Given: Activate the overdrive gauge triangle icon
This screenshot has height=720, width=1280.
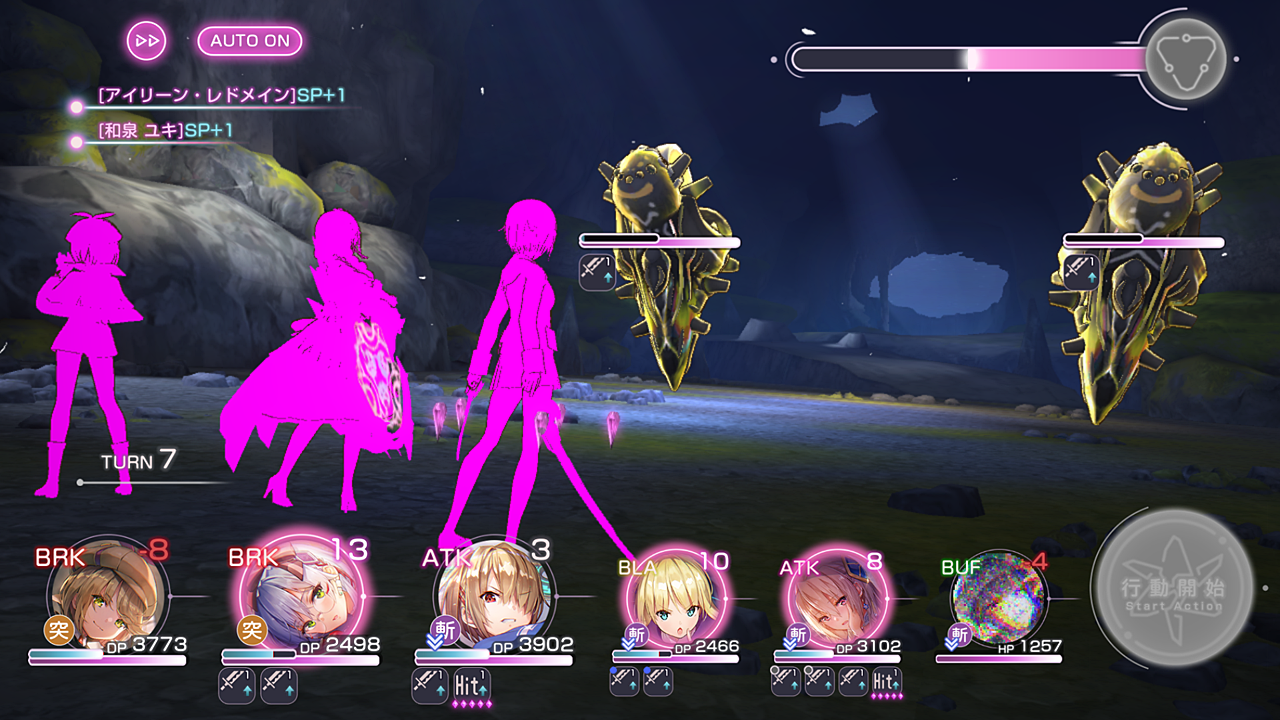Looking at the screenshot, I should (1185, 58).
